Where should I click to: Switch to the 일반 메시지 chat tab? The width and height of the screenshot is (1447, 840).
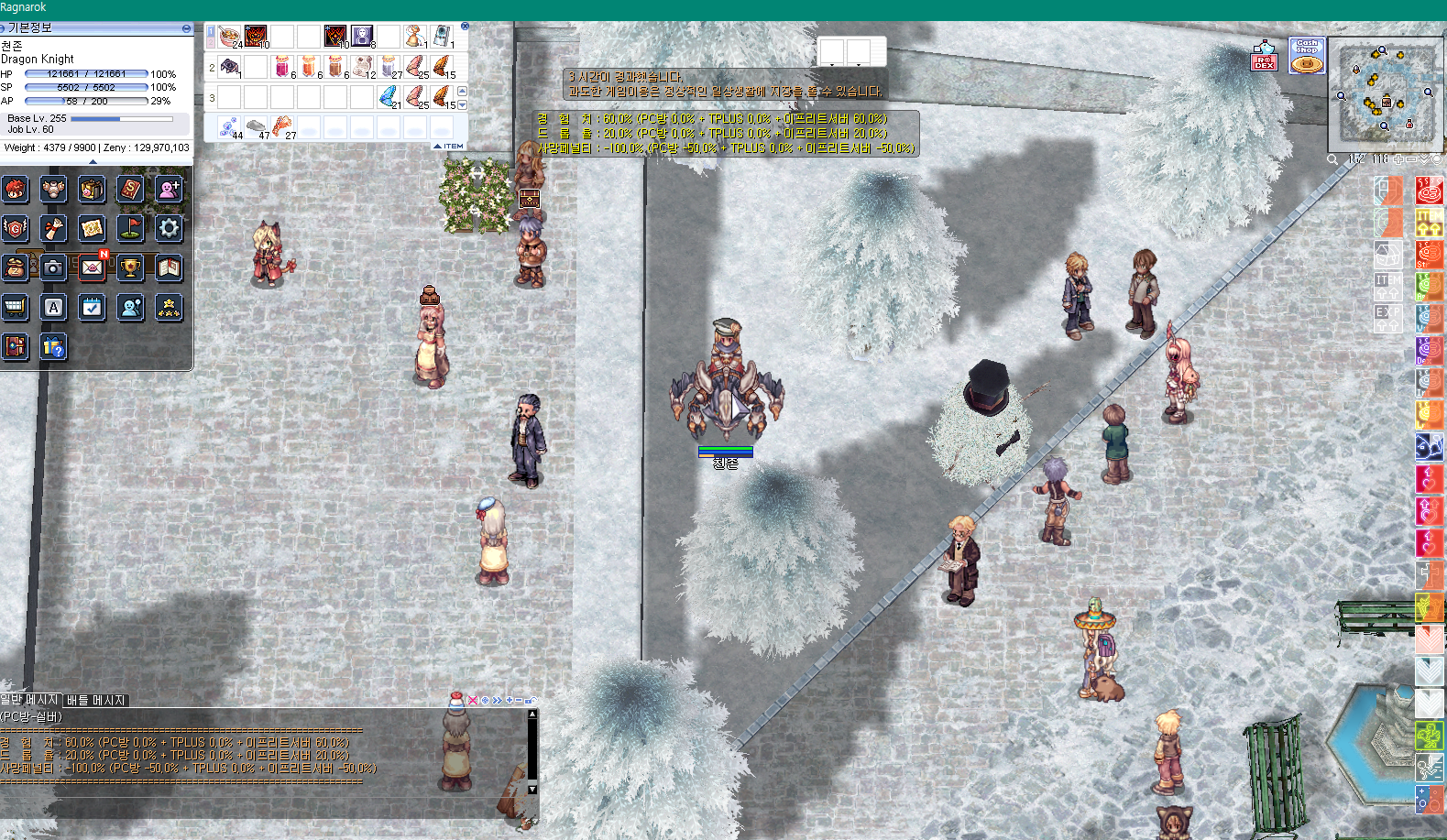pyautogui.click(x=30, y=700)
